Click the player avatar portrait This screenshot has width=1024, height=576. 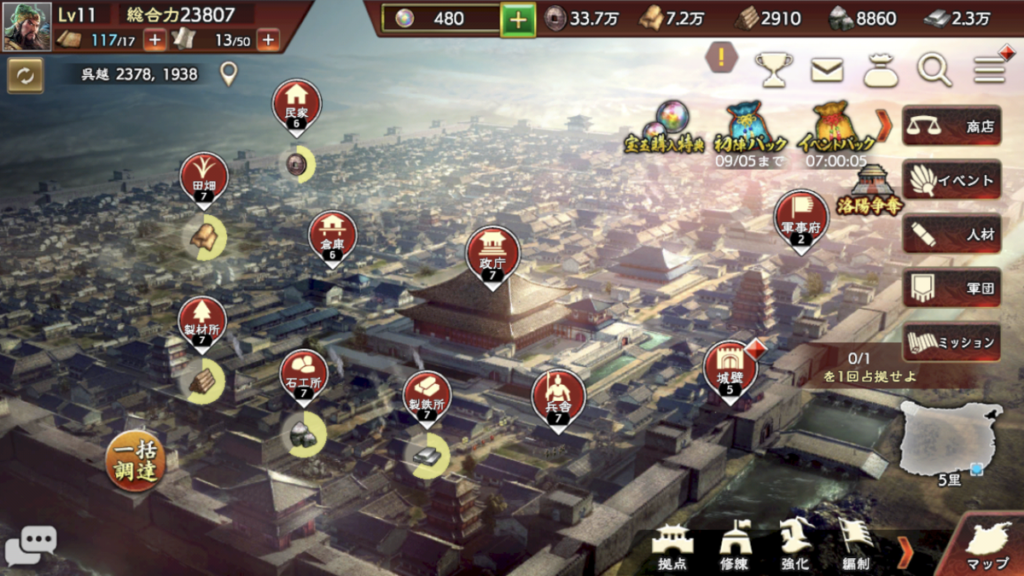27,26
